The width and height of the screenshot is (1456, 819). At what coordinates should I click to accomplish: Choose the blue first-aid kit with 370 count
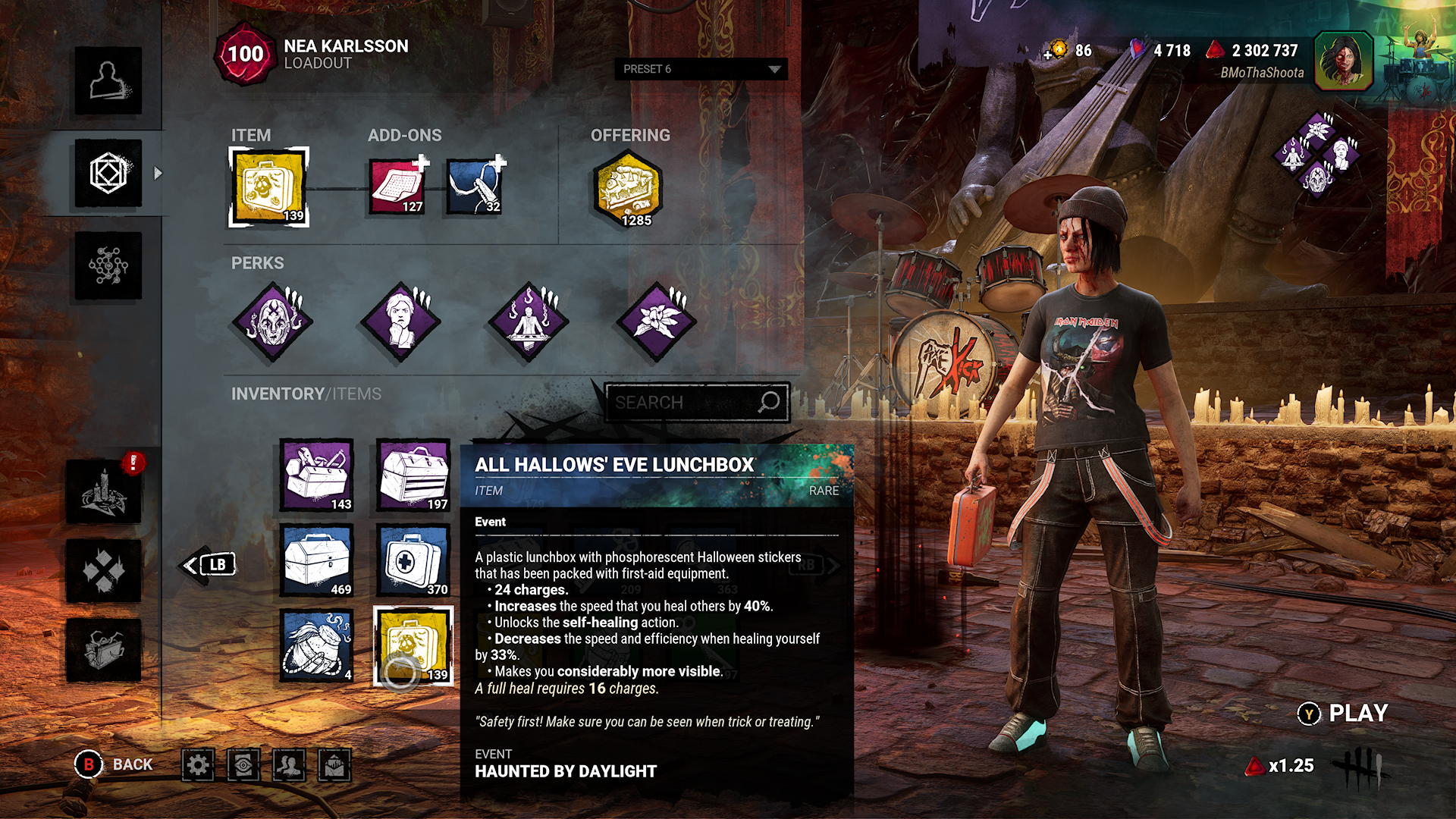point(414,561)
